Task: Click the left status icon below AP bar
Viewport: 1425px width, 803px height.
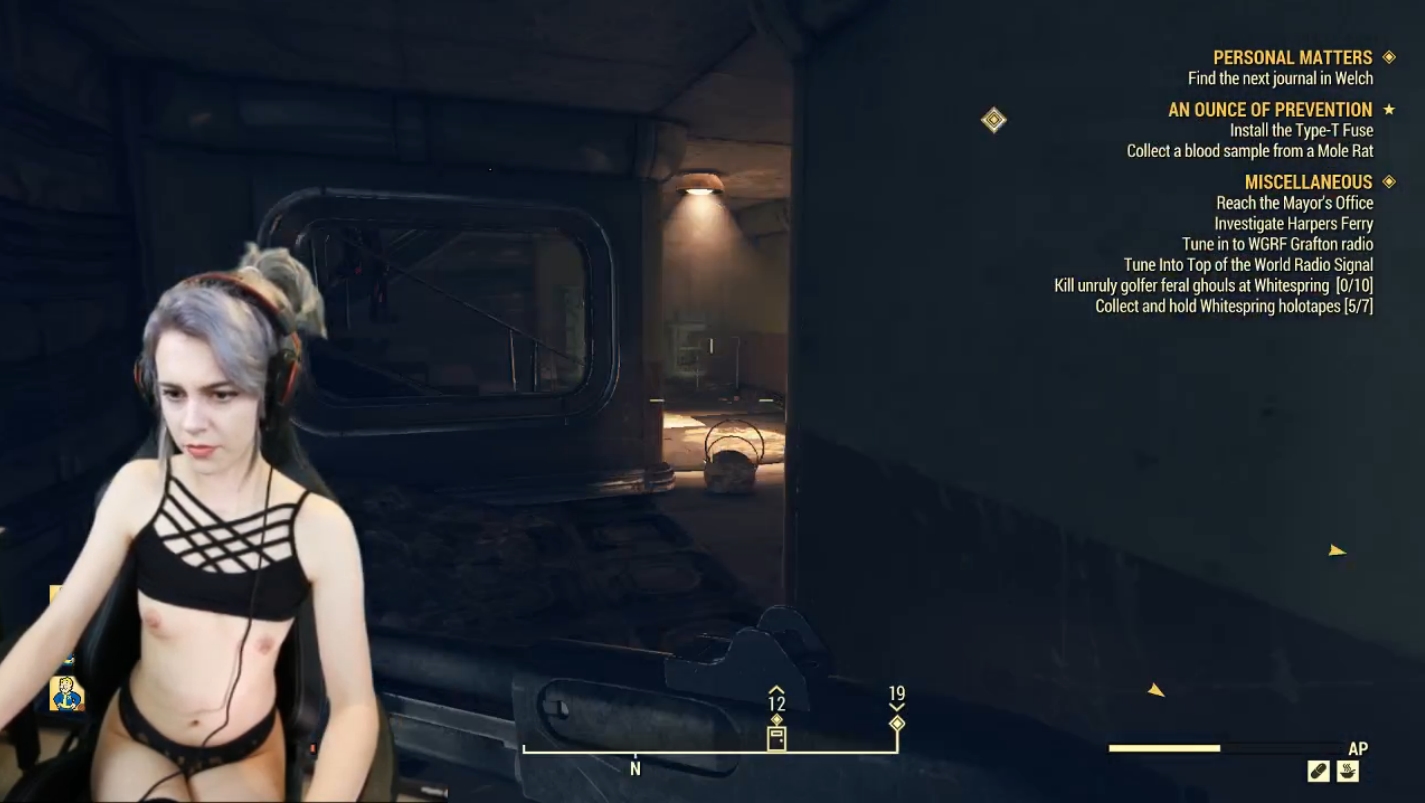Action: click(1319, 771)
